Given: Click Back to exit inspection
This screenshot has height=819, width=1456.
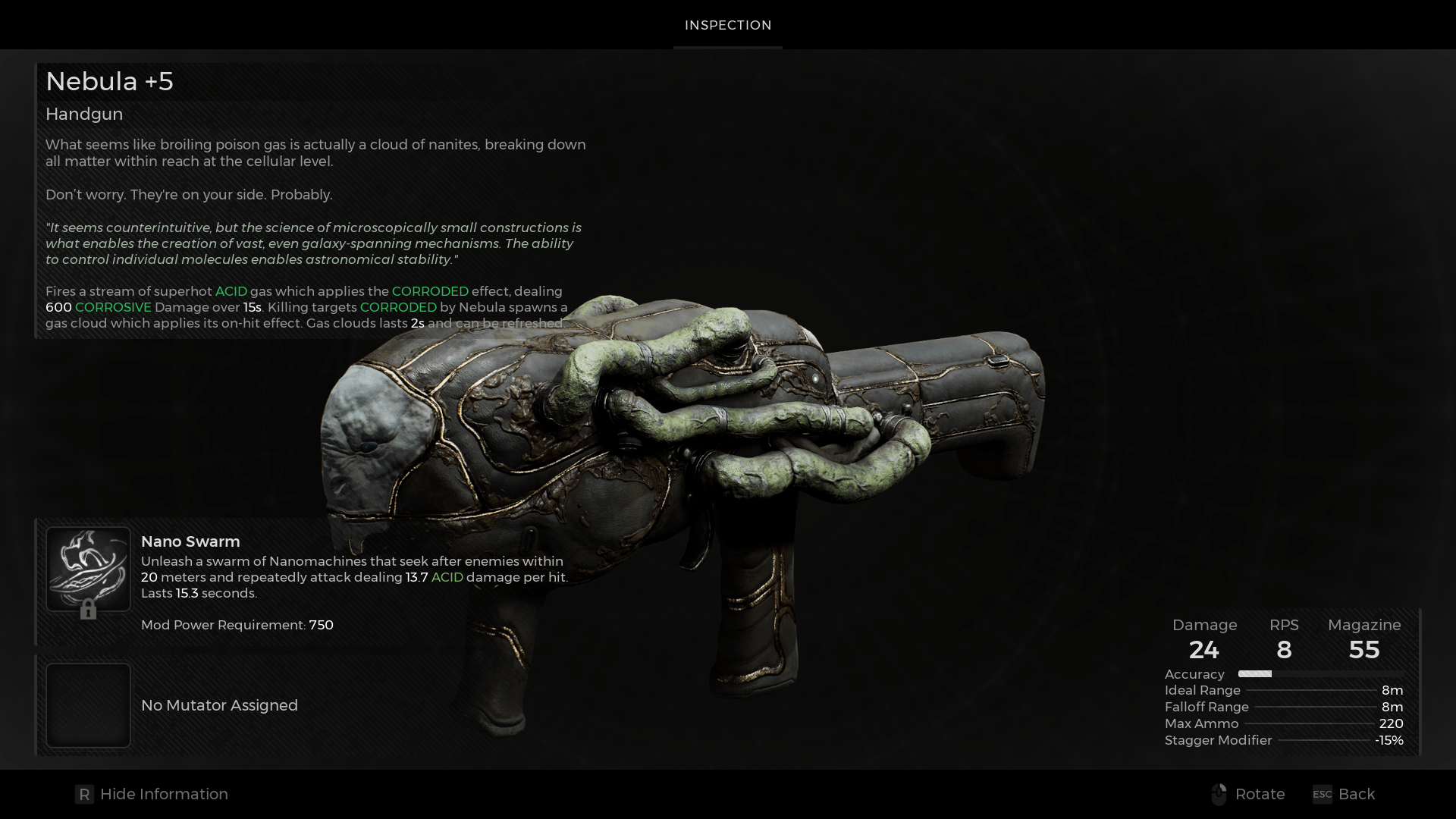Looking at the screenshot, I should pyautogui.click(x=1357, y=794).
